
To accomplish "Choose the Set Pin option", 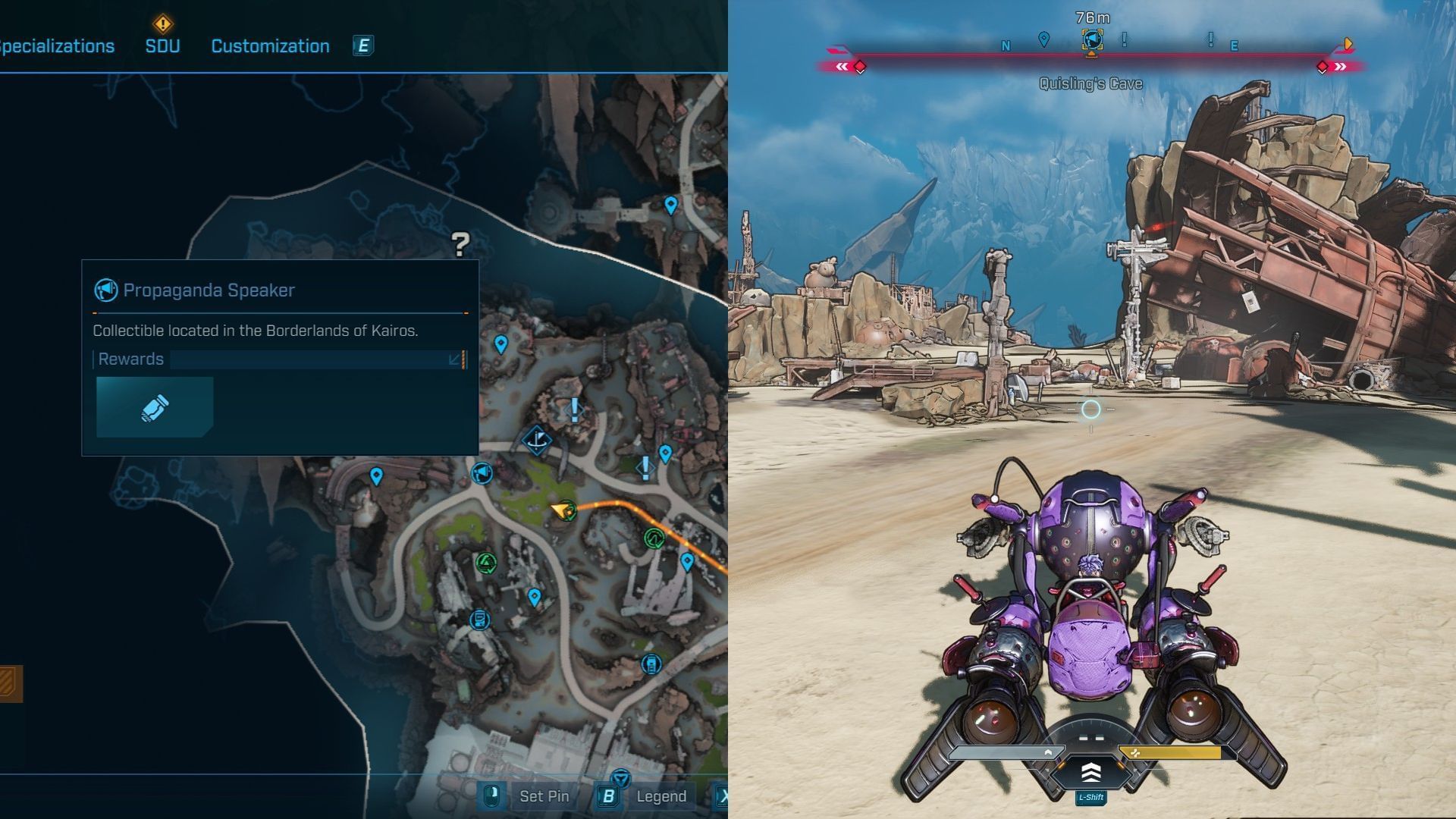I will pyautogui.click(x=544, y=796).
